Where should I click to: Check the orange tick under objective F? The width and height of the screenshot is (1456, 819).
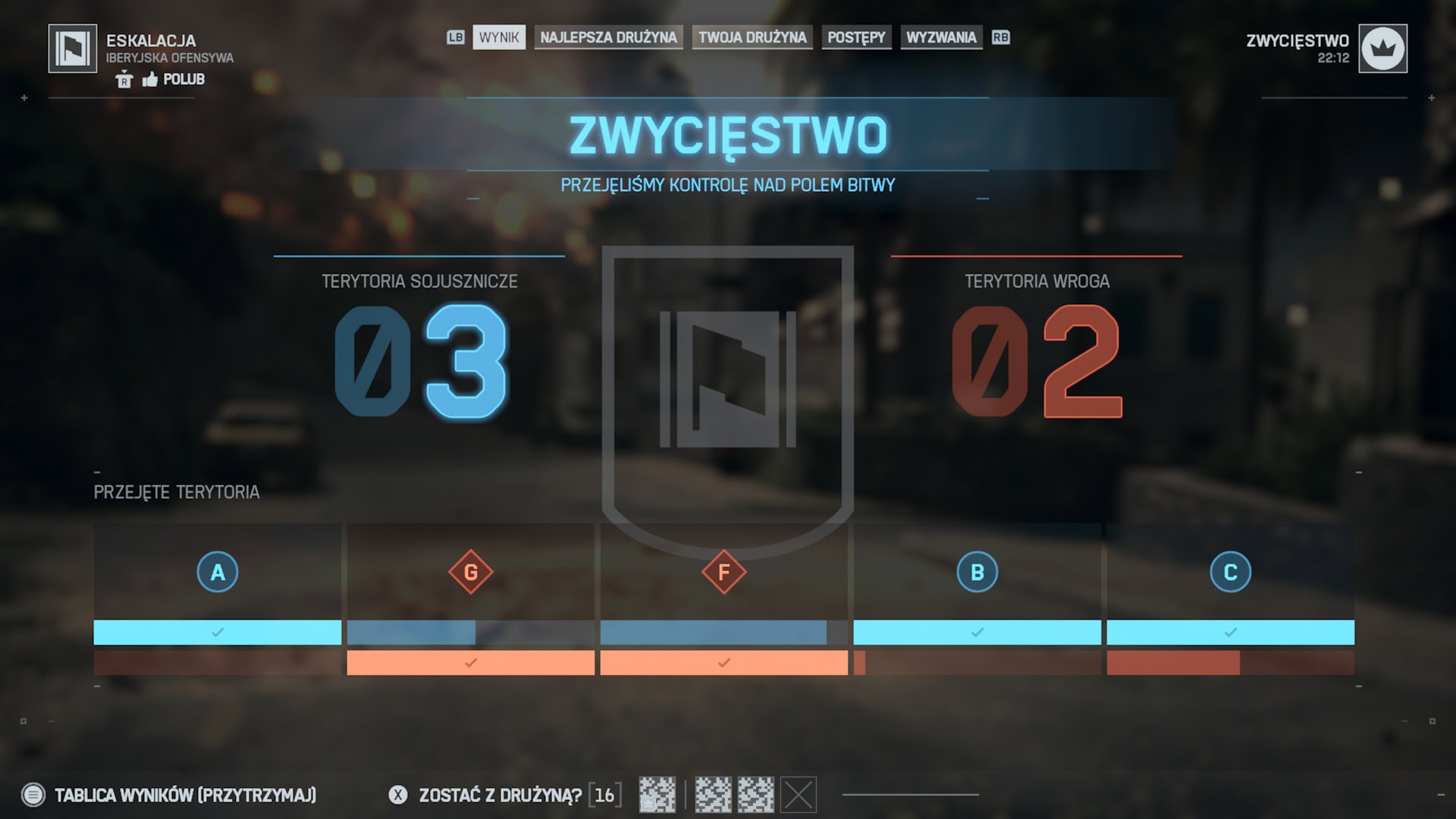pos(722,663)
